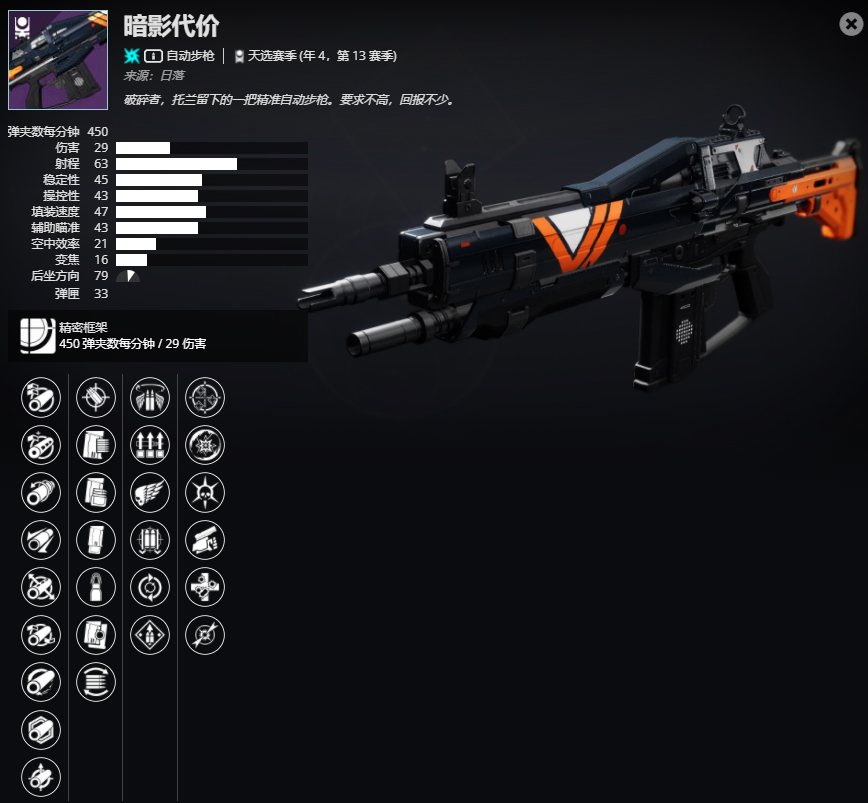Select the winged skull perk icon
Screen dimensions: 868x803
(150, 492)
